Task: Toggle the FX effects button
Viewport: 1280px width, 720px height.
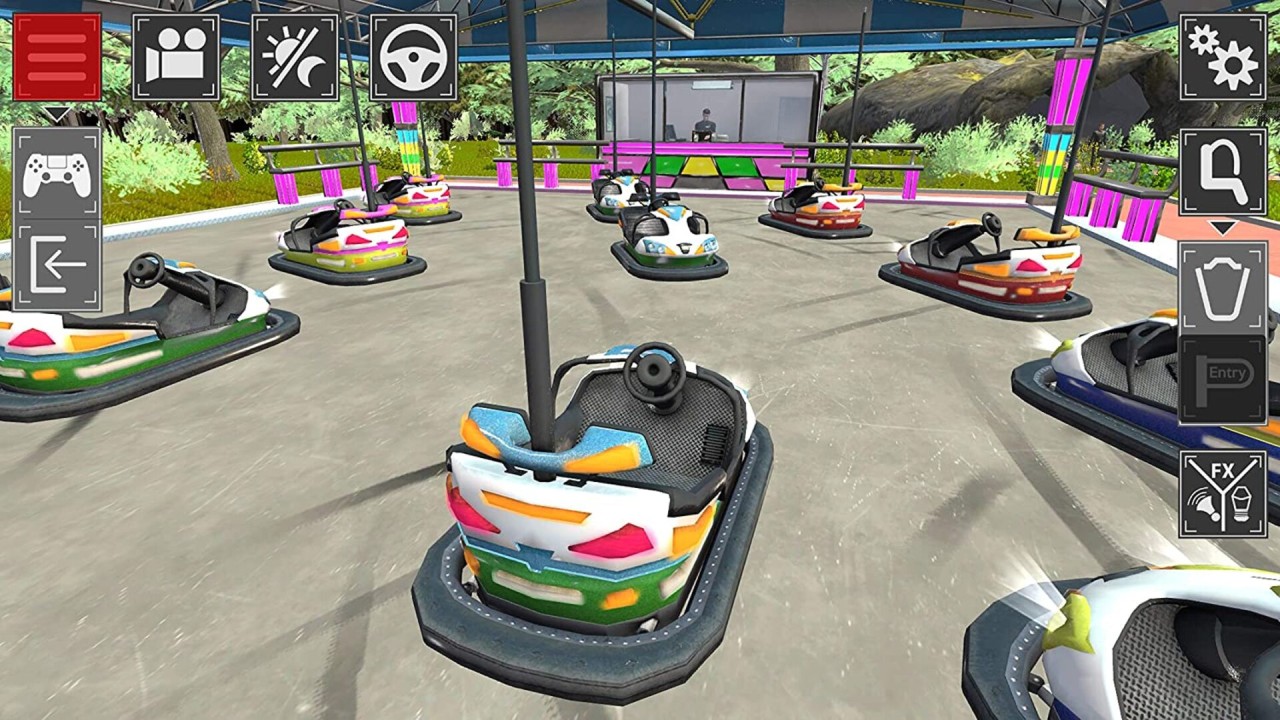Action: (1223, 494)
